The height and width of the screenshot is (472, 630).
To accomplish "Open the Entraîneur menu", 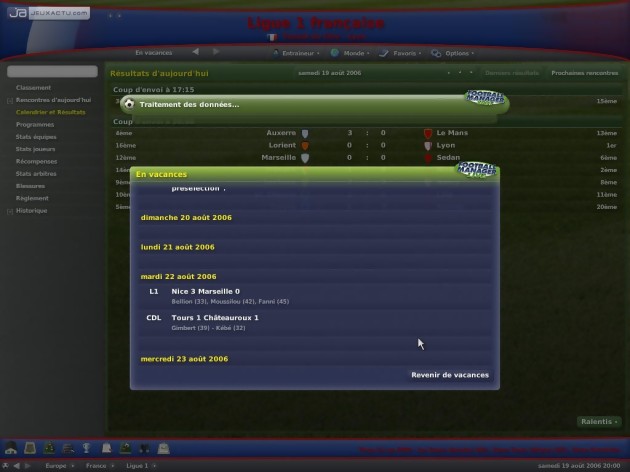I will pos(297,53).
